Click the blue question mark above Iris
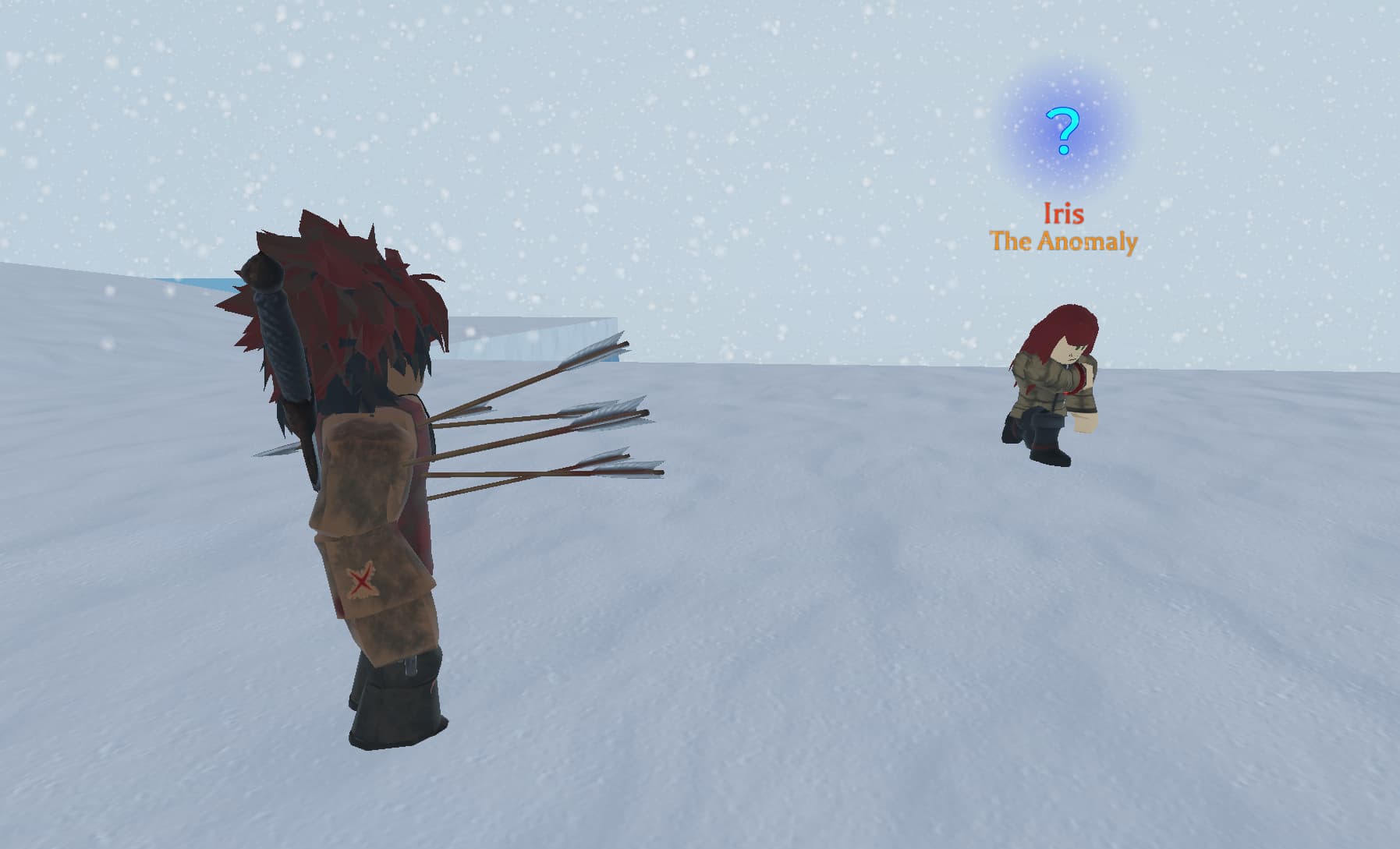Viewport: 1400px width, 849px height. tap(1063, 131)
